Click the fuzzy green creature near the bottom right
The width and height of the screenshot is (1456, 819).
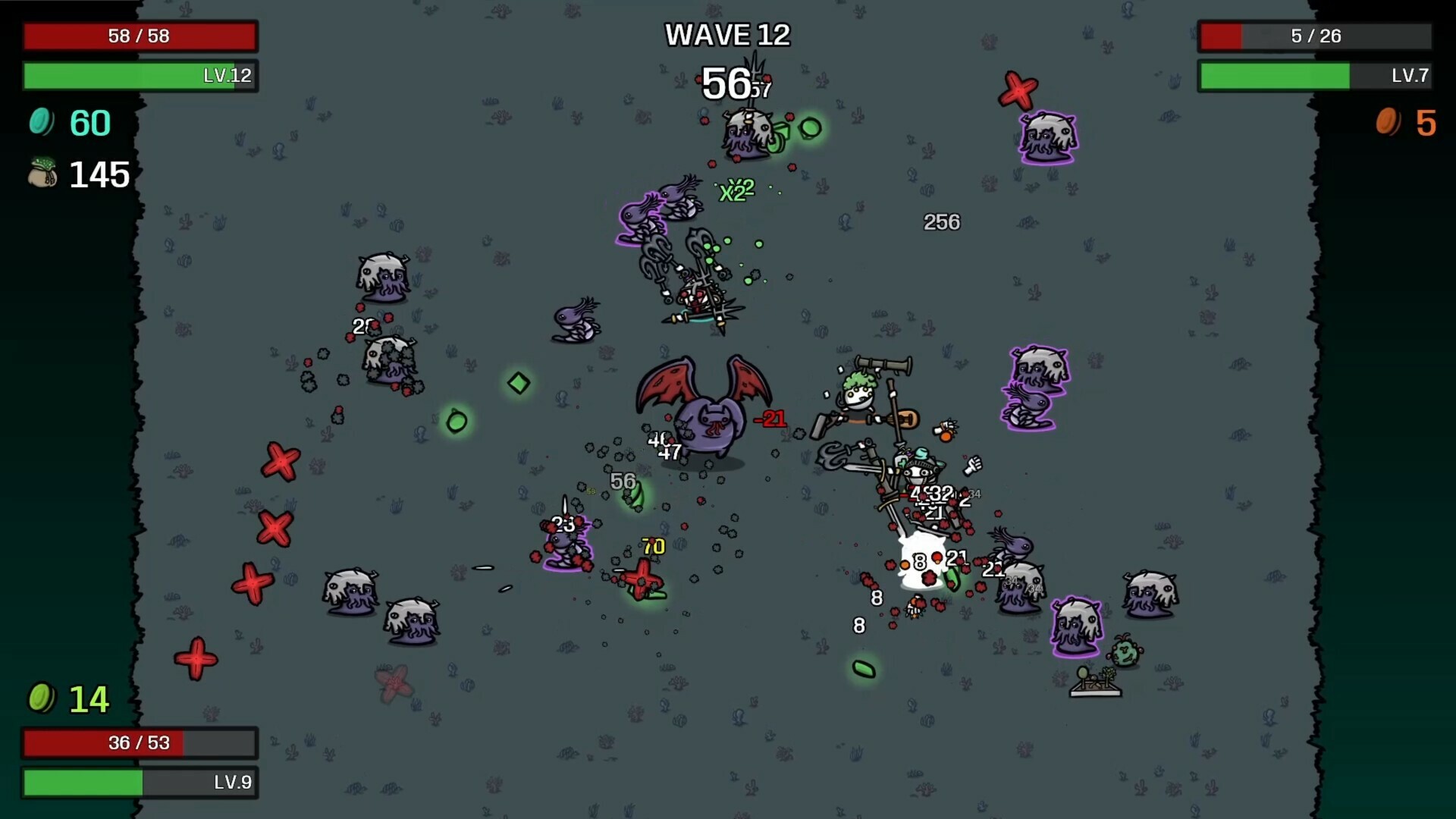click(x=1124, y=650)
